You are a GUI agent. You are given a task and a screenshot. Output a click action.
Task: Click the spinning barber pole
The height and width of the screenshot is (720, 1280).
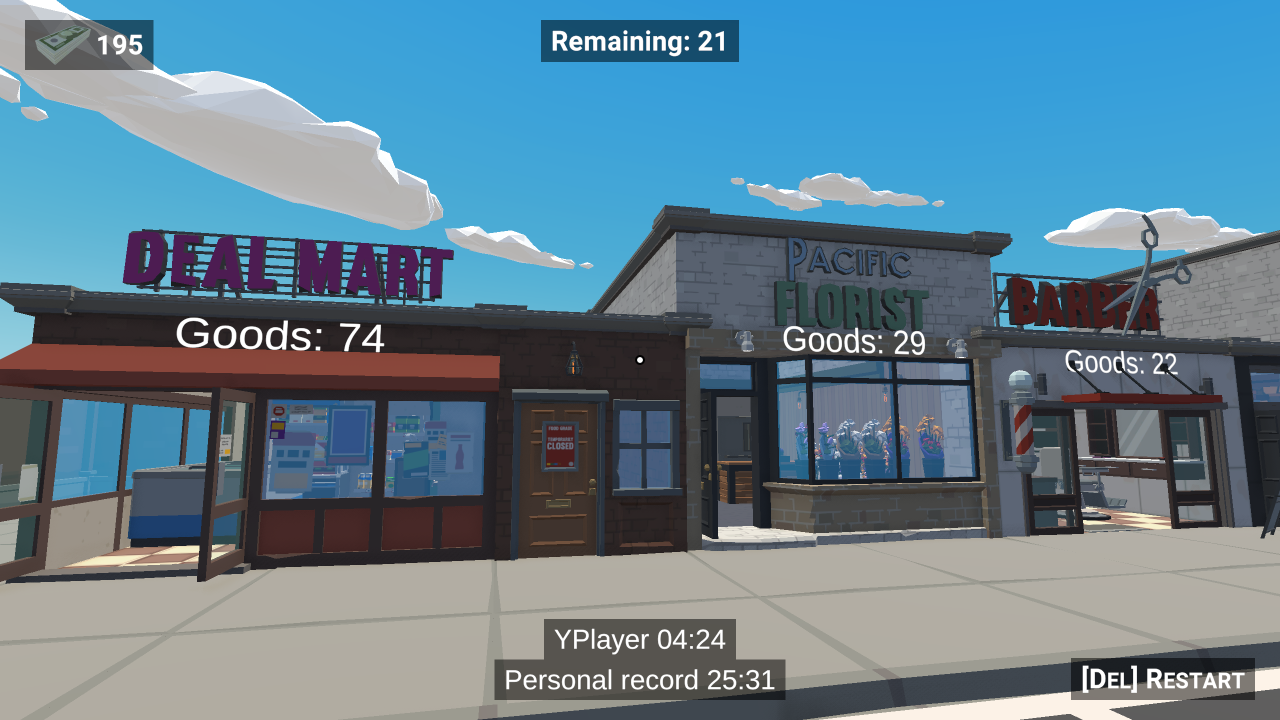(1022, 430)
